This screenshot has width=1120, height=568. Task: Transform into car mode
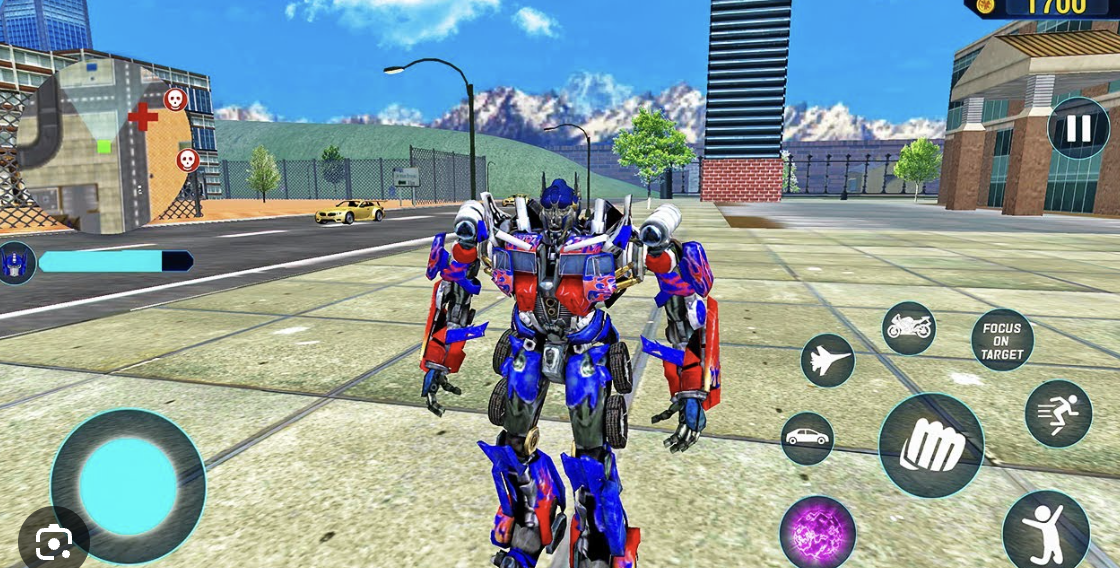pos(807,438)
